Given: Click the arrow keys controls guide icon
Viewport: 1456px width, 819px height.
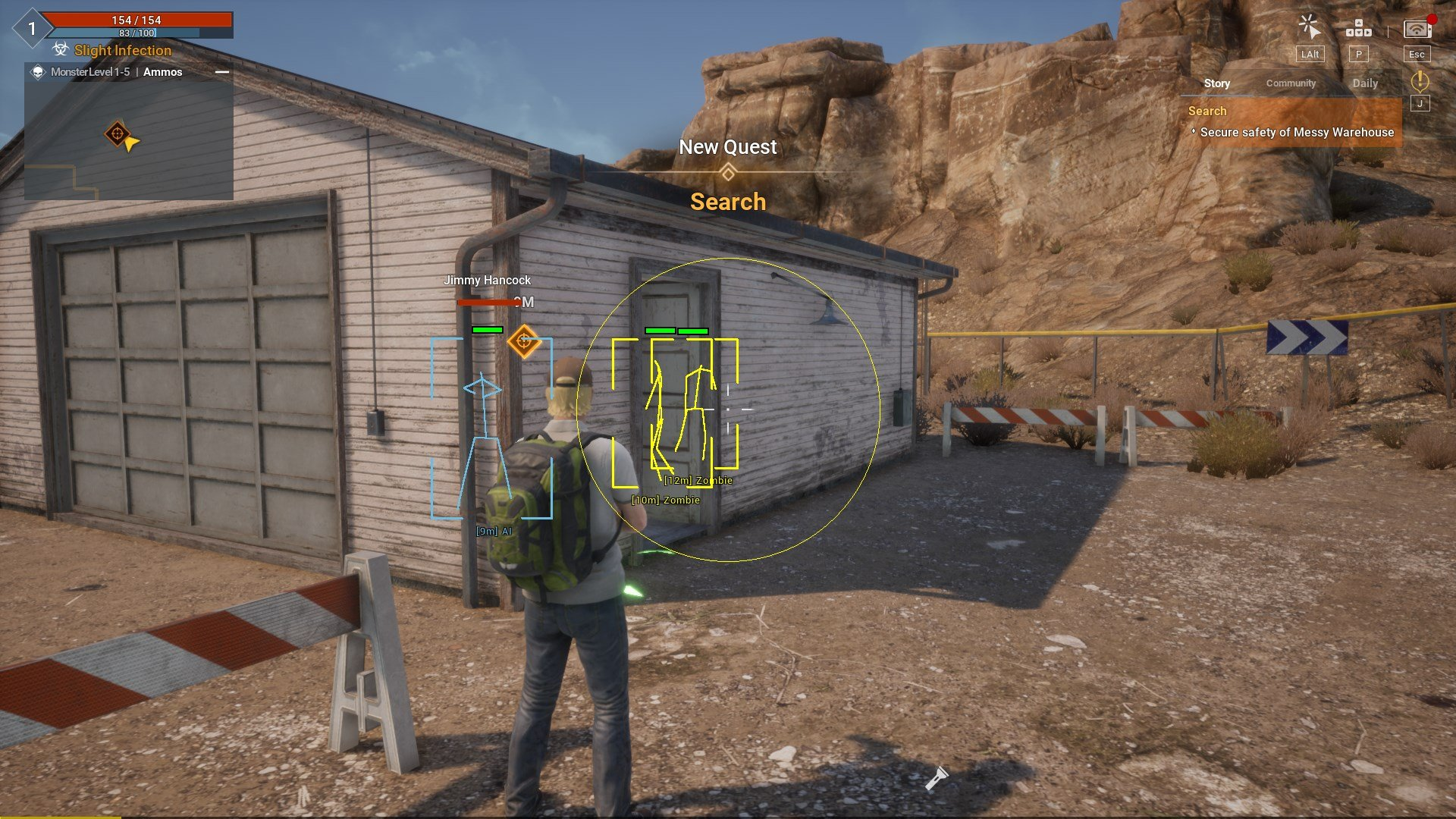Looking at the screenshot, I should click(1358, 29).
